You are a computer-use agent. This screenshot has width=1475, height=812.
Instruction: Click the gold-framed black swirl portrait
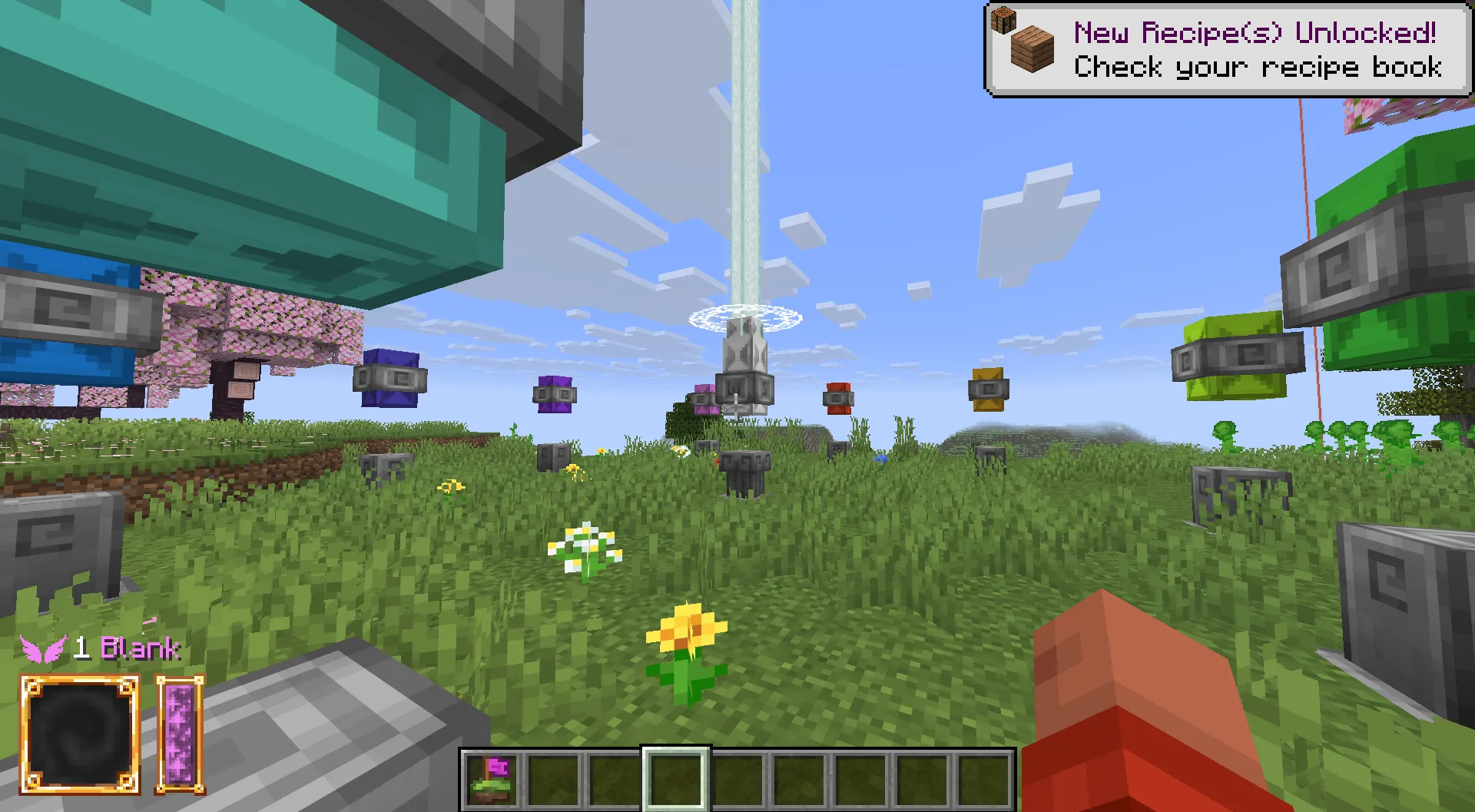80,734
